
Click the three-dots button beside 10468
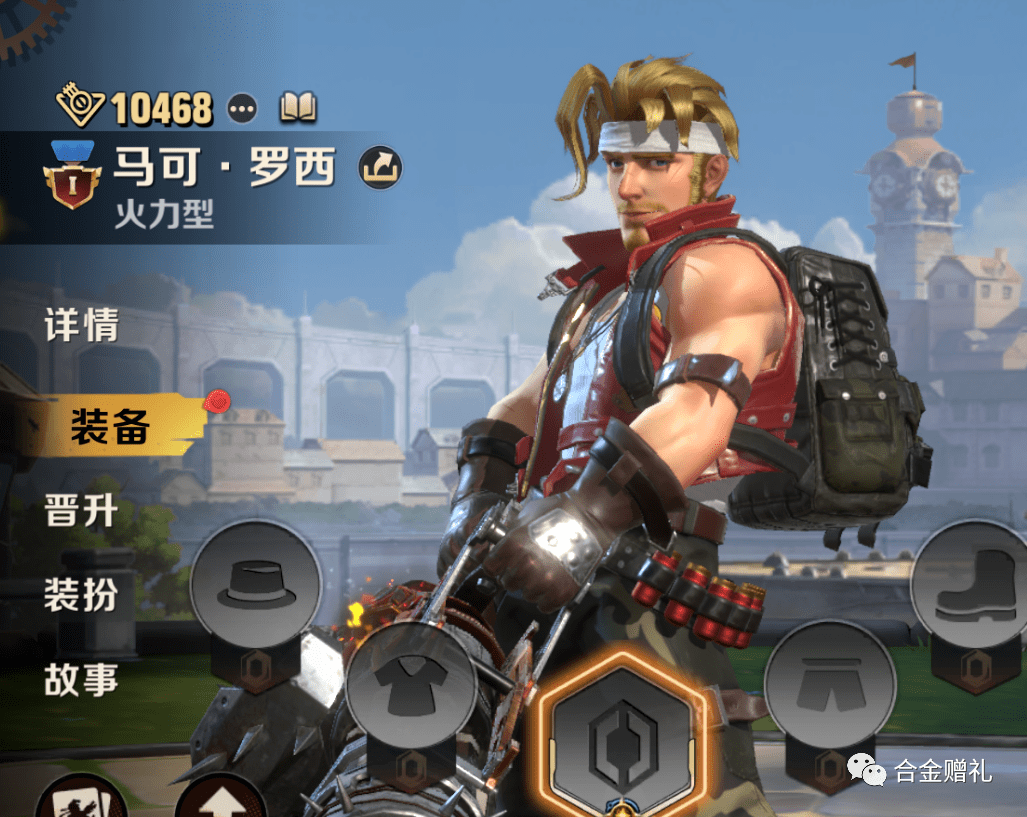[x=242, y=107]
